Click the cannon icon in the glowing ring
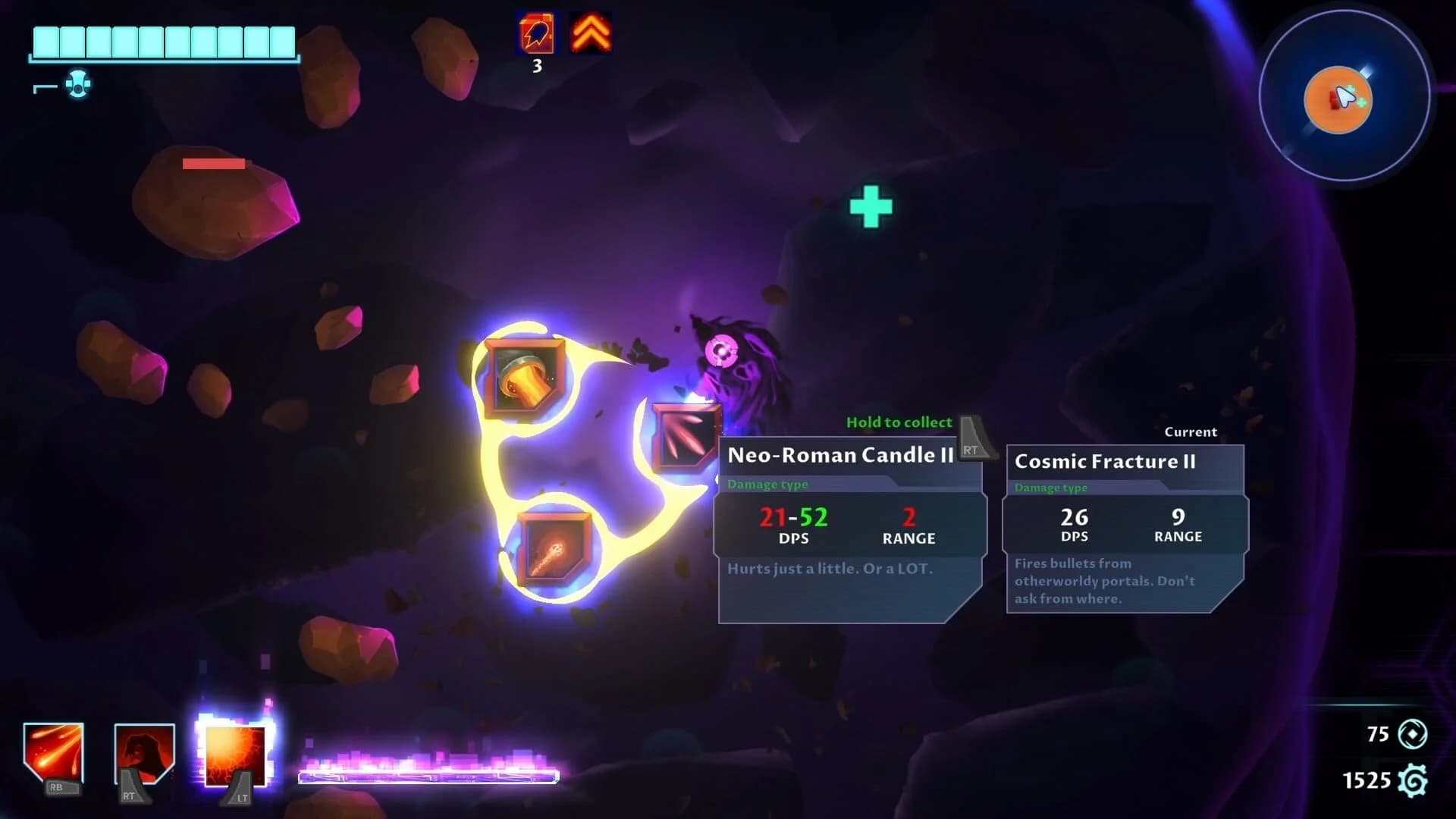This screenshot has height=819, width=1456. 526,377
